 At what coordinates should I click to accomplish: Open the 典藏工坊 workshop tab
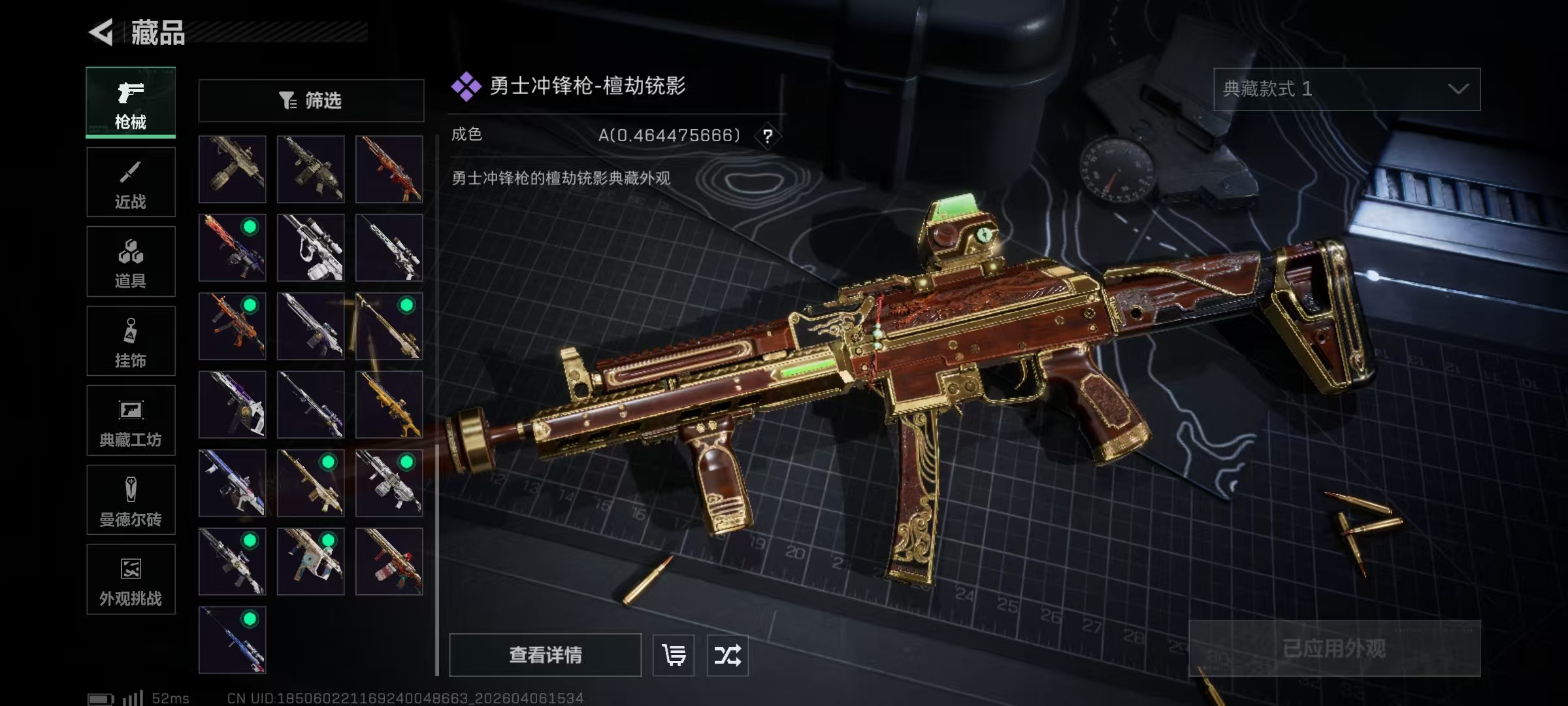point(131,420)
